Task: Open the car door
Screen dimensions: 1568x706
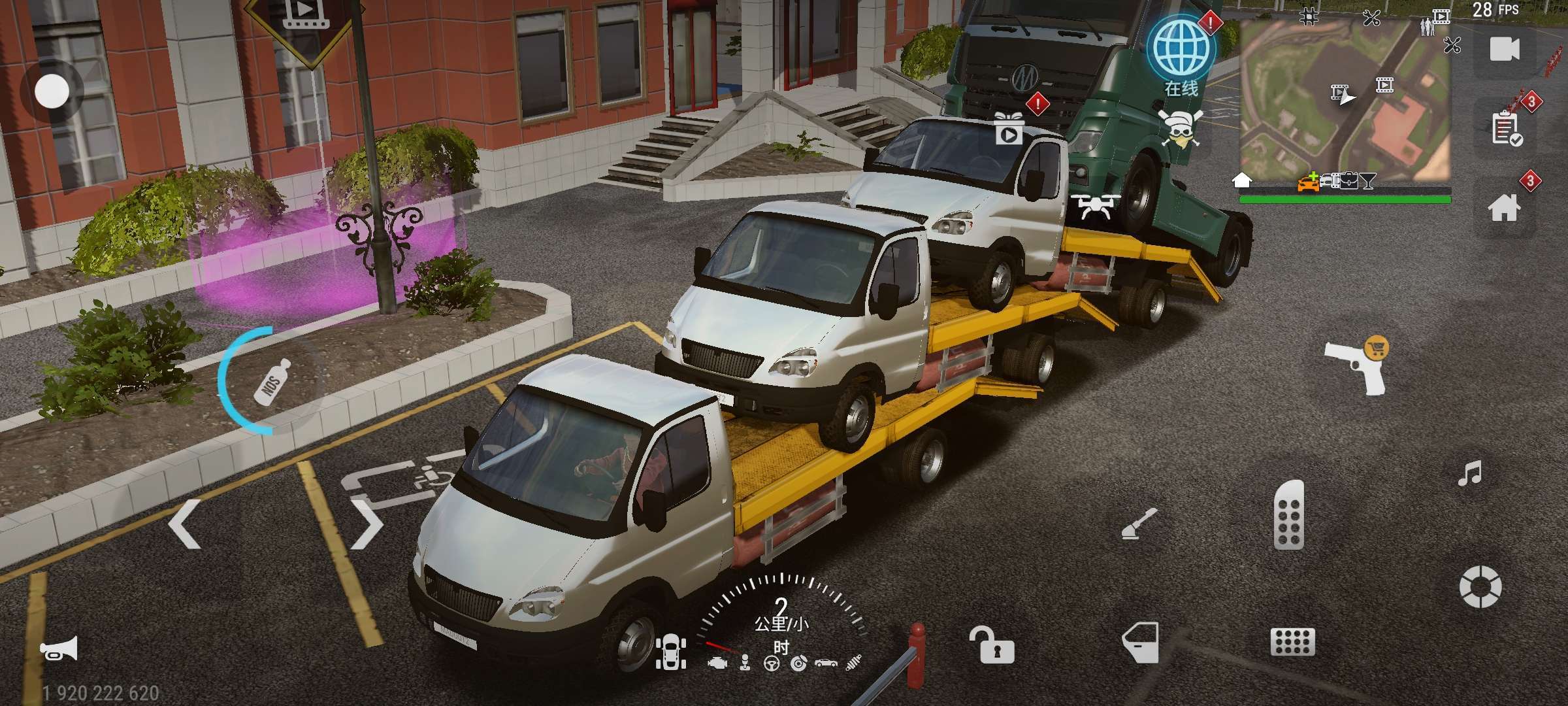Action: coord(1141,643)
